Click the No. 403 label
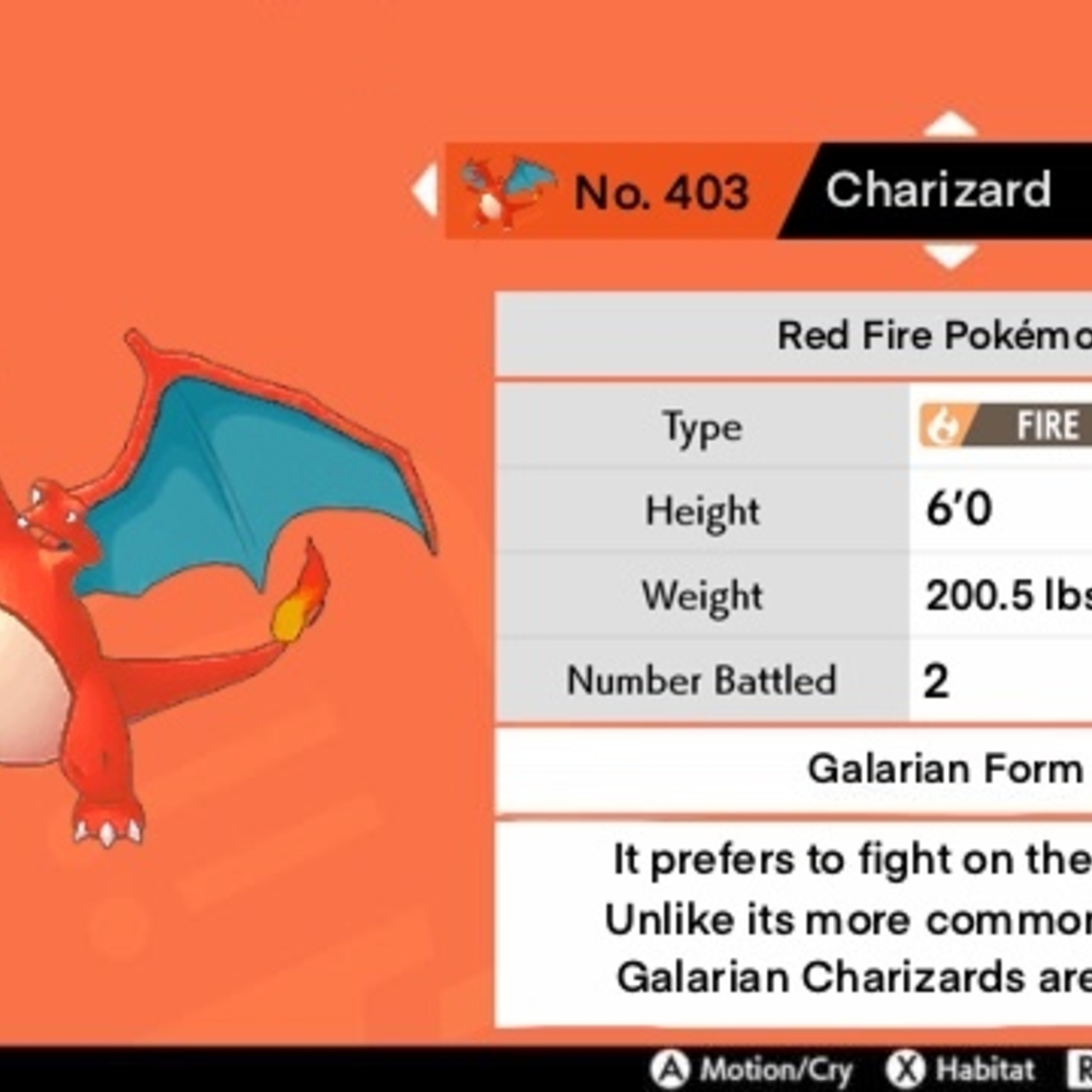 pyautogui.click(x=661, y=191)
